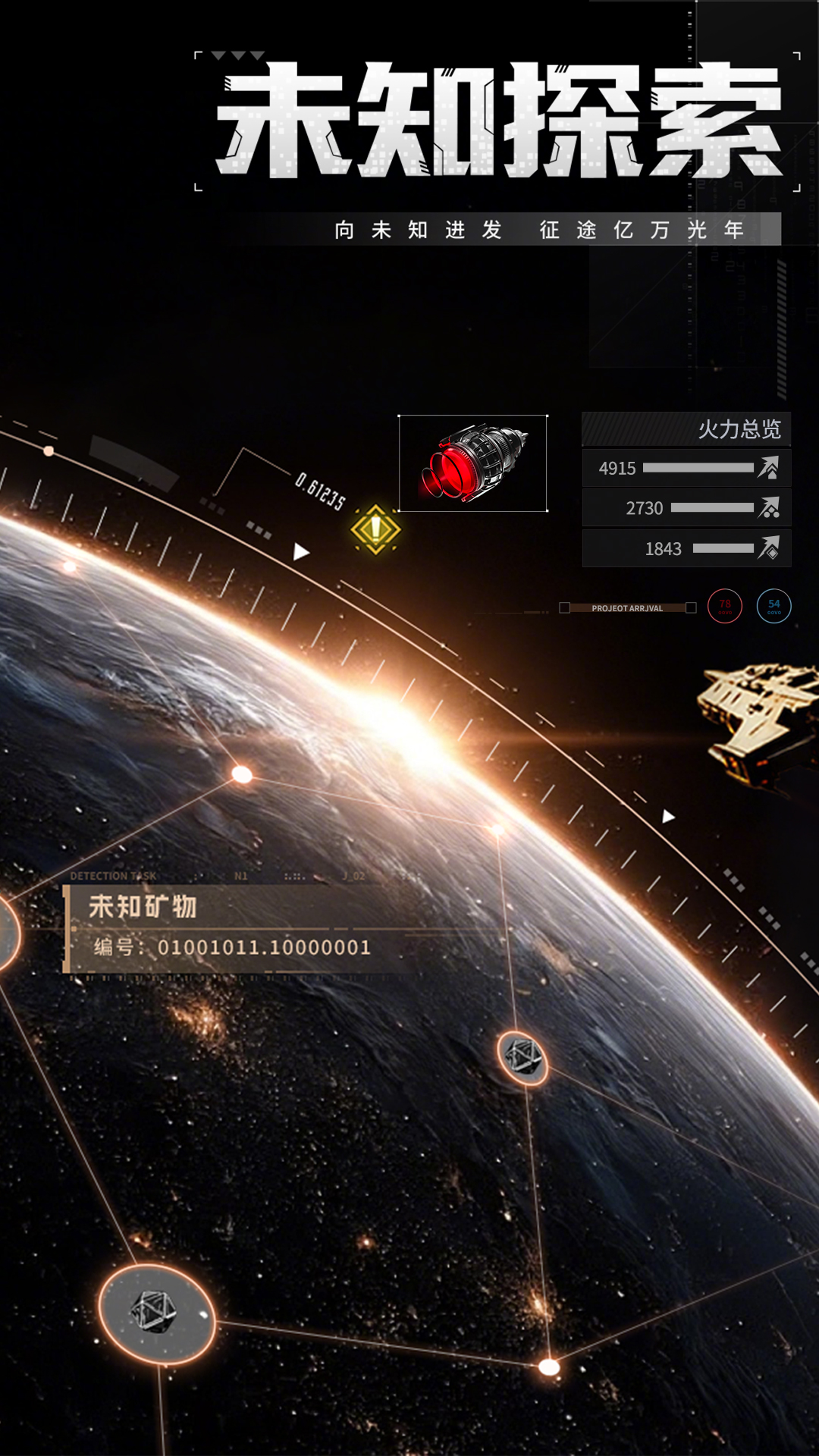
Task: Select the small mineral node on the planet
Action: (x=522, y=1057)
